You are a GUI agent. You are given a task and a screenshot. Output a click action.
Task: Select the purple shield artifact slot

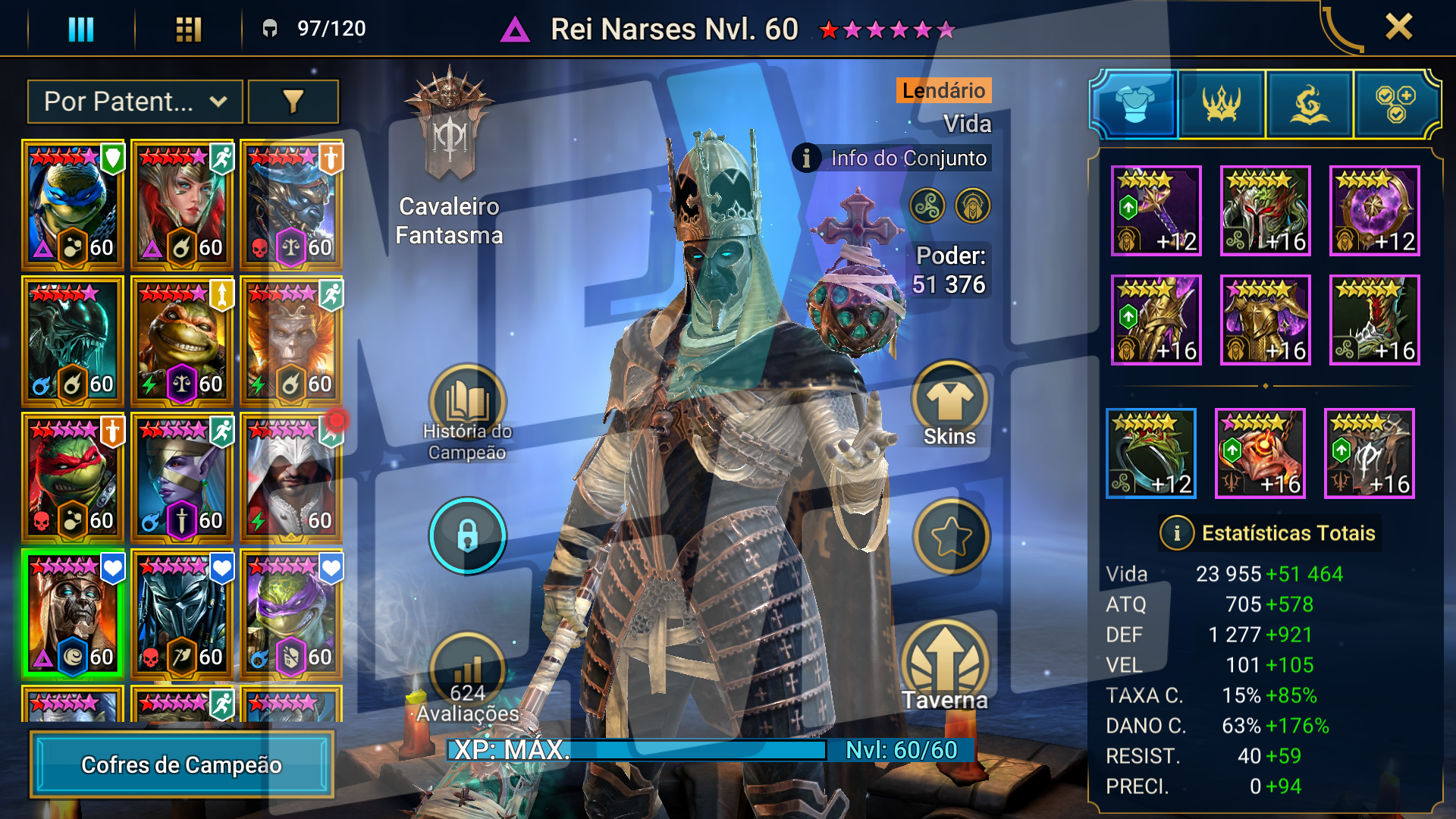coord(1374,211)
